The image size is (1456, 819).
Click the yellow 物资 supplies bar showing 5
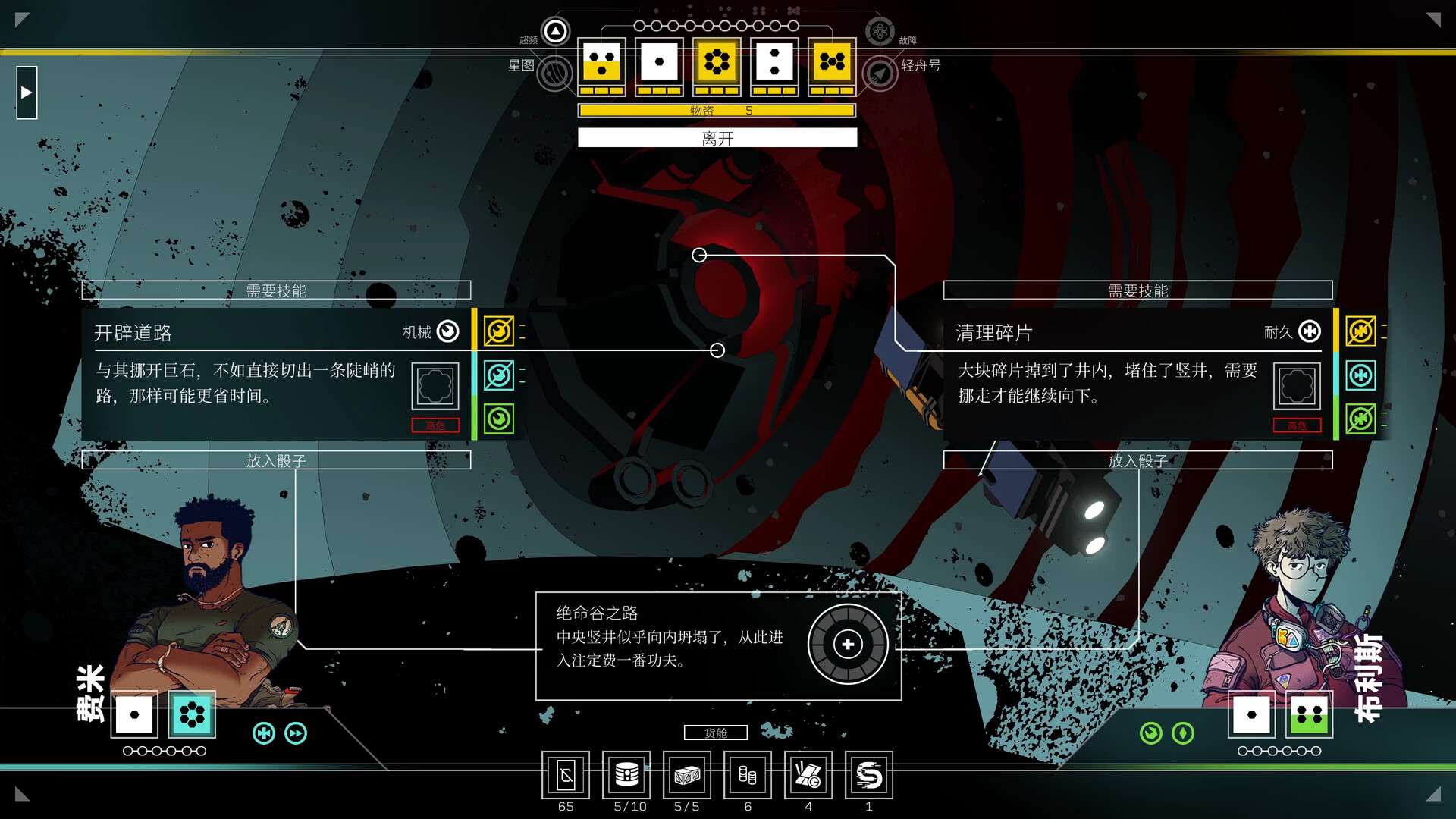717,110
